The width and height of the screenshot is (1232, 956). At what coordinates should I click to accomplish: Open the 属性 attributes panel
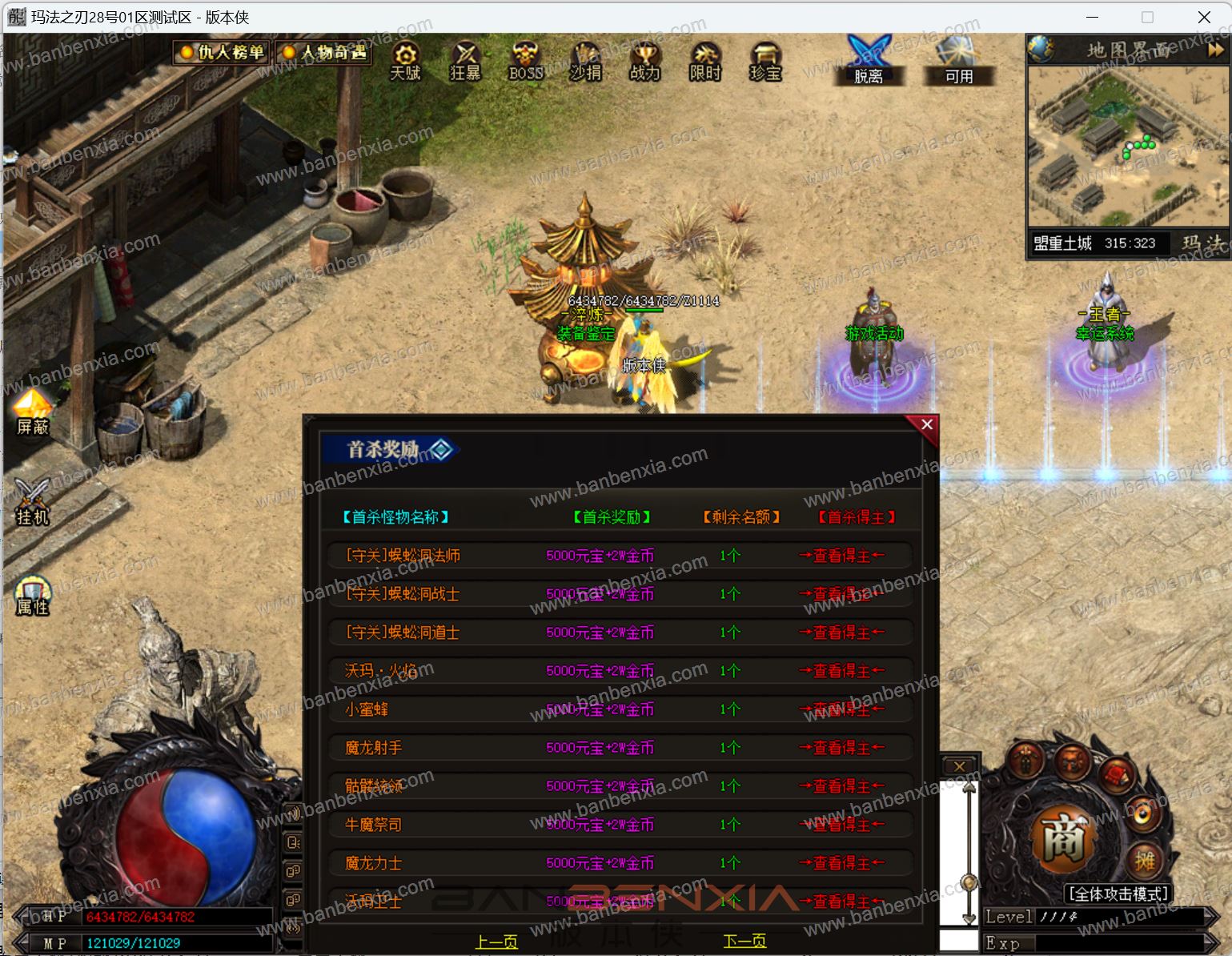[x=33, y=596]
